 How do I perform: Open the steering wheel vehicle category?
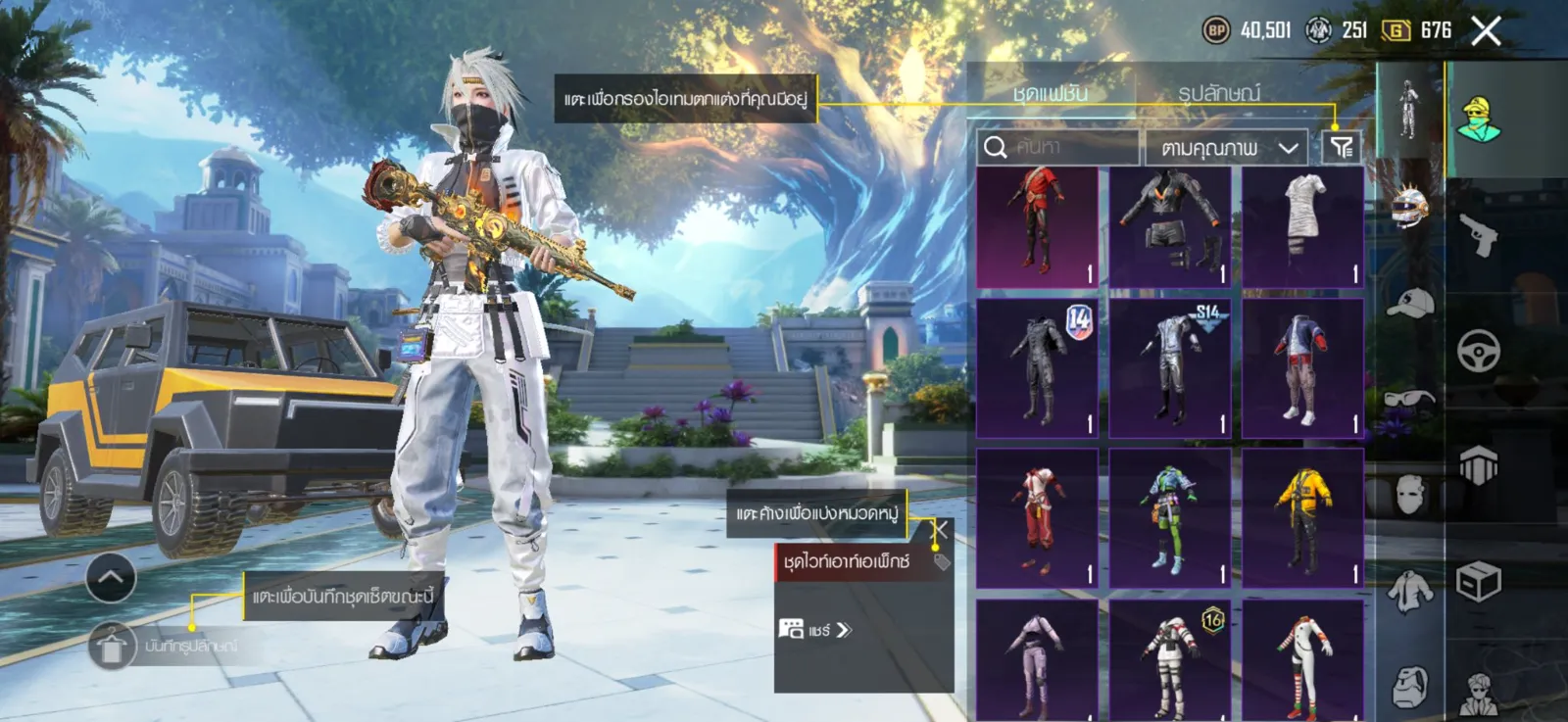pyautogui.click(x=1478, y=350)
